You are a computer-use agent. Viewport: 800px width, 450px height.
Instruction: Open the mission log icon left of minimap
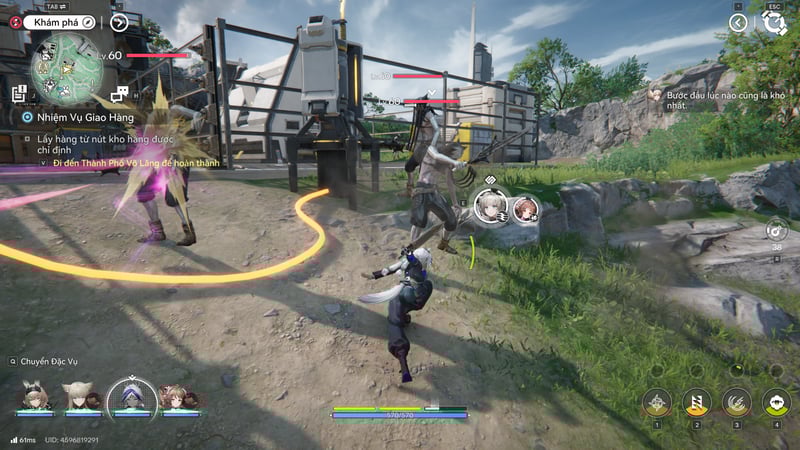(x=19, y=93)
